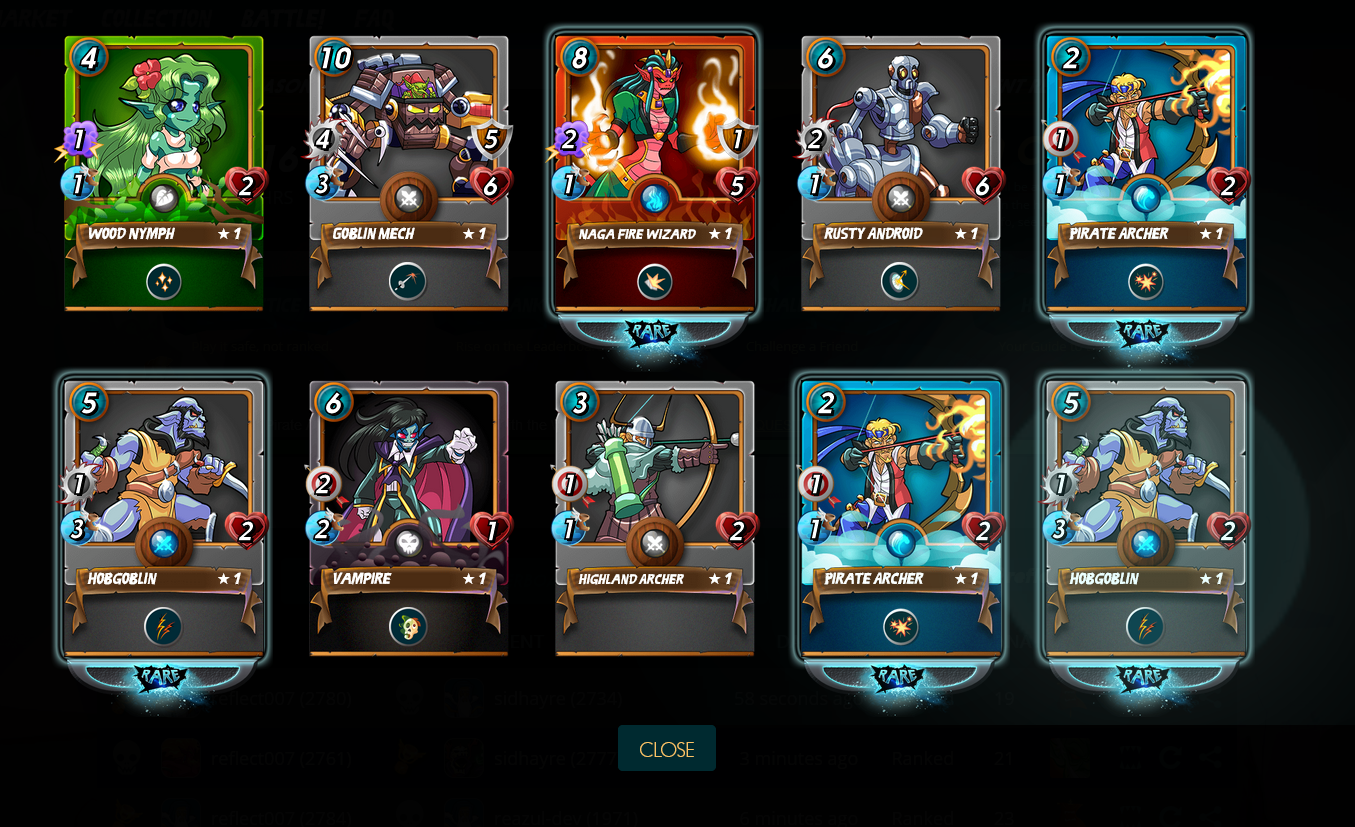
Task: Click the Wood Nymph's ability icon
Action: [164, 282]
